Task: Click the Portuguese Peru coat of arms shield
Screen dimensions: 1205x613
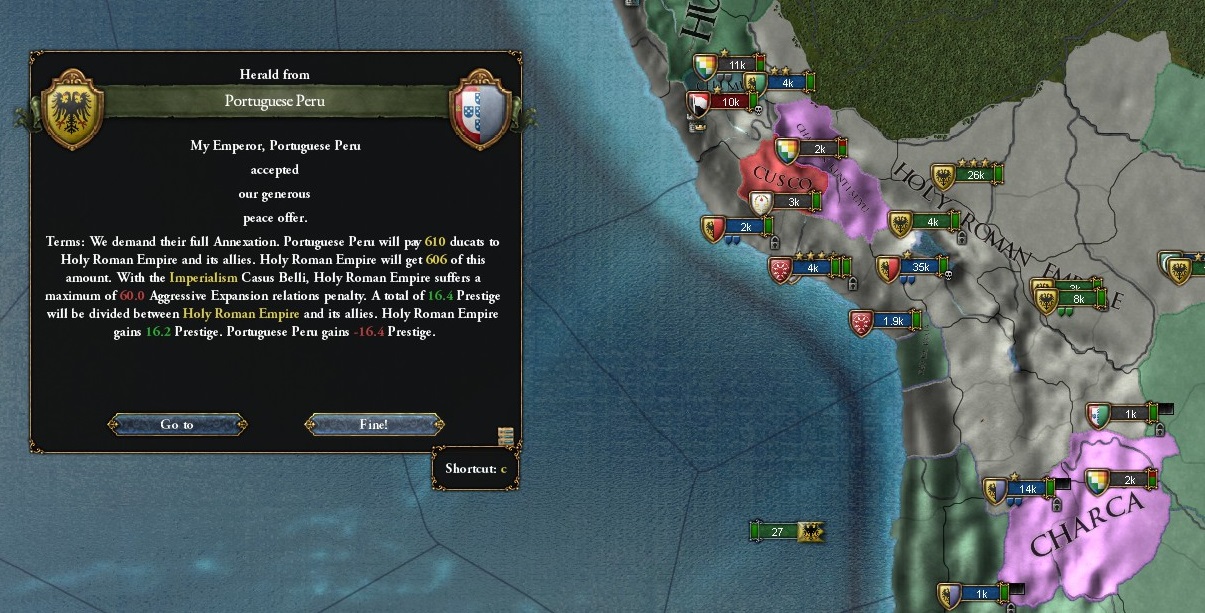Action: point(482,108)
